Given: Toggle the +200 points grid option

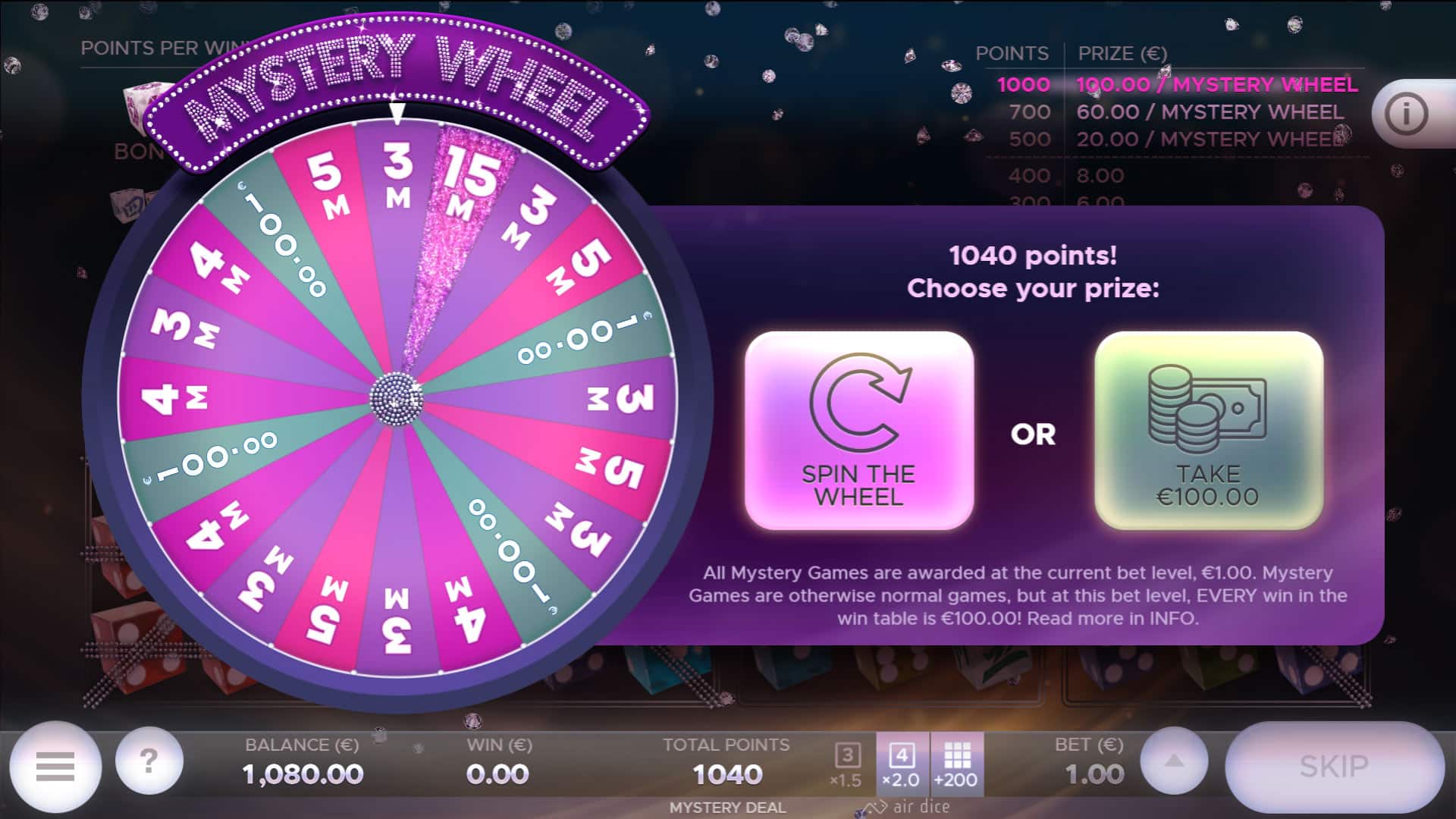Looking at the screenshot, I should 957,758.
